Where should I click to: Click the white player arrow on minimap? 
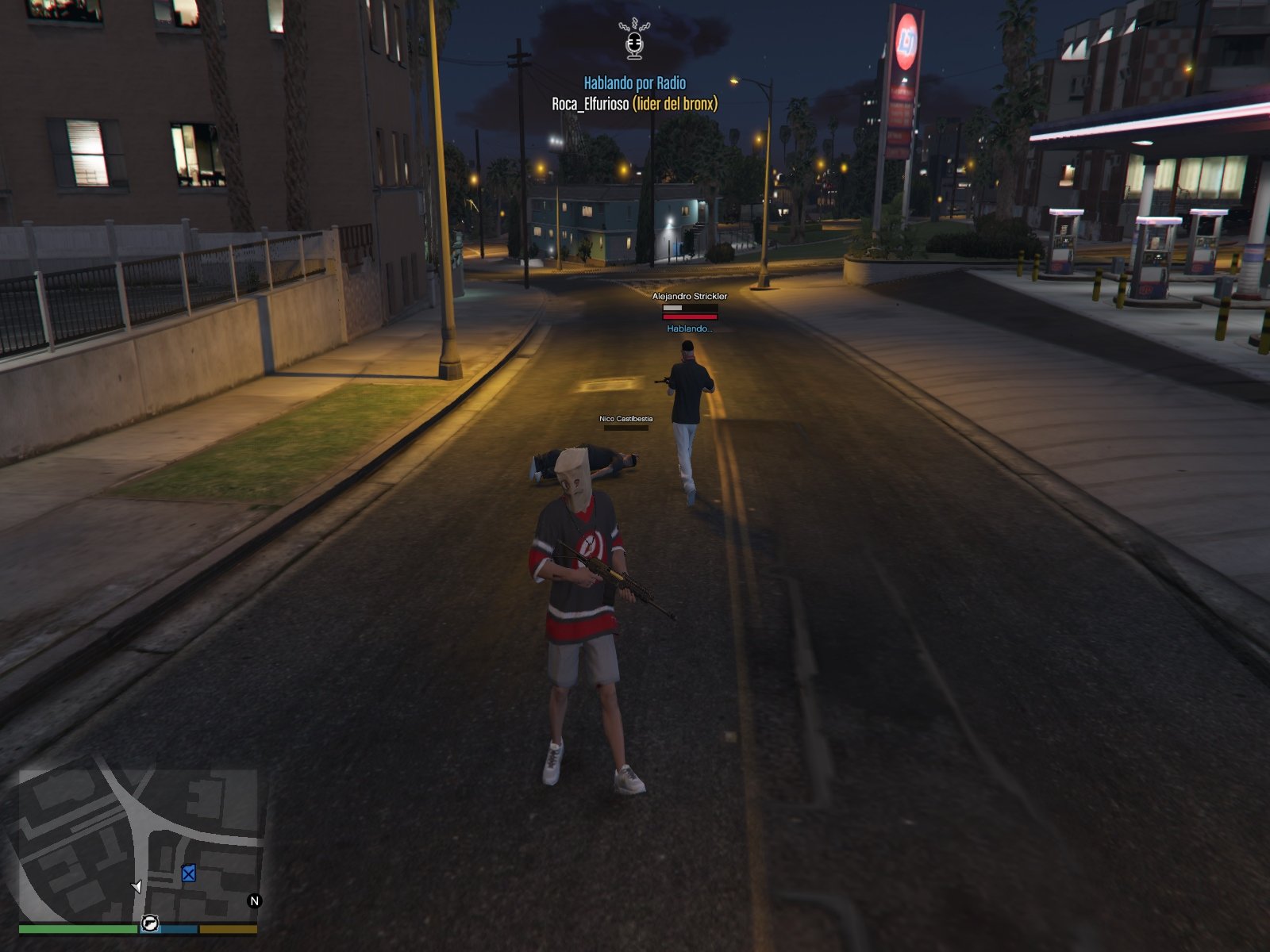(137, 886)
